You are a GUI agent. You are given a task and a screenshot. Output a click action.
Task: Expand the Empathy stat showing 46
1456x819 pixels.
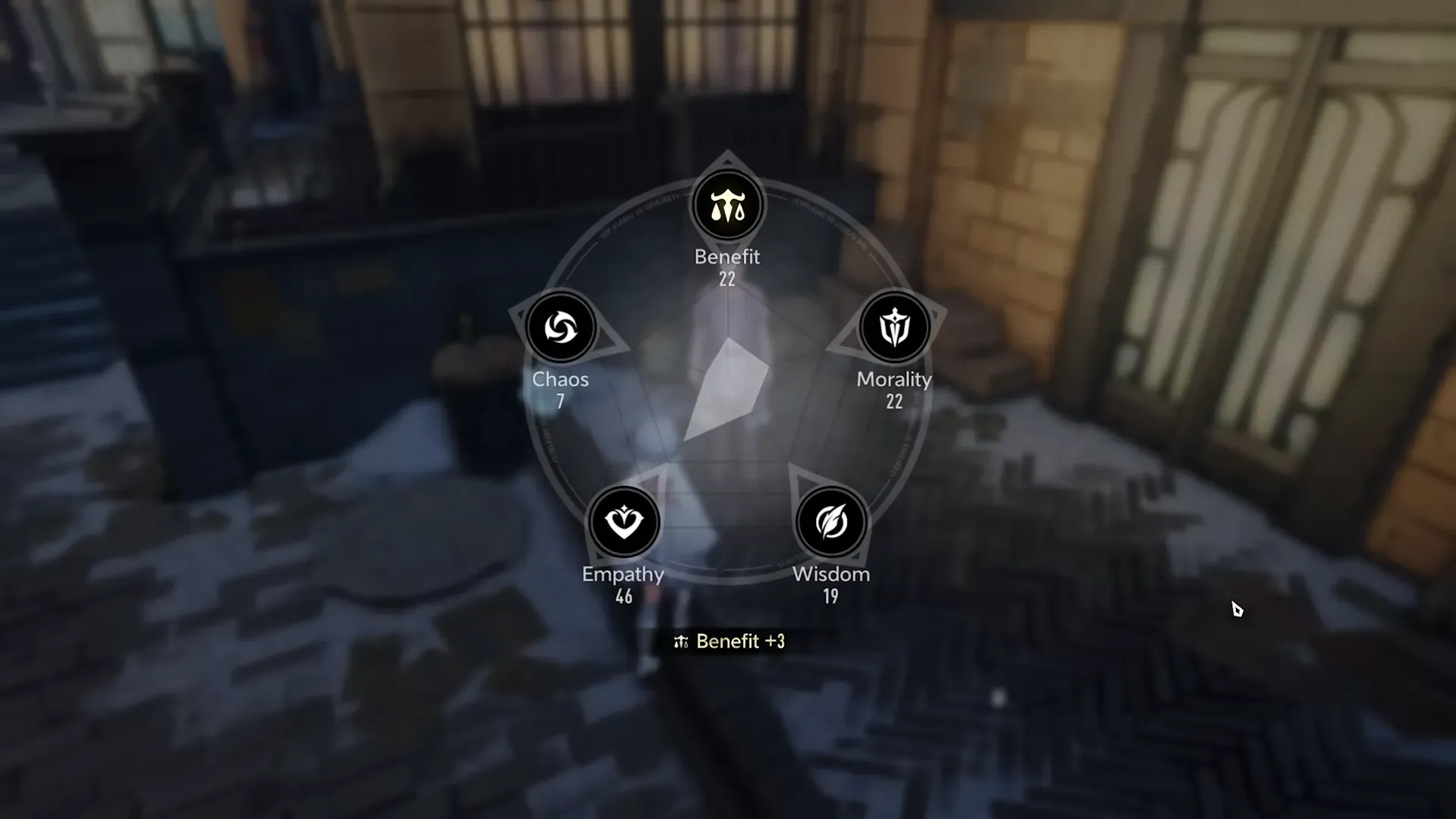tap(623, 597)
